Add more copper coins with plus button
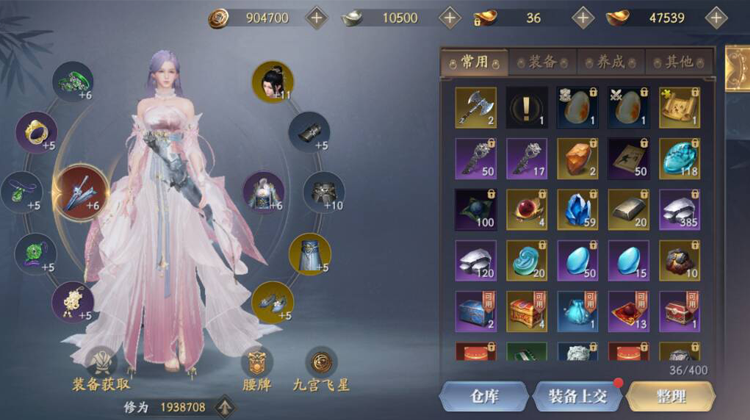 pyautogui.click(x=316, y=17)
